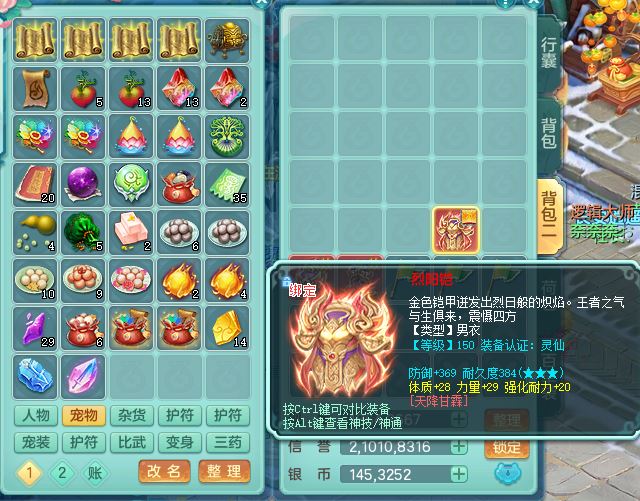This screenshot has width=640, height=501.
Task: Select the purple orb item slot
Action: 81,184
